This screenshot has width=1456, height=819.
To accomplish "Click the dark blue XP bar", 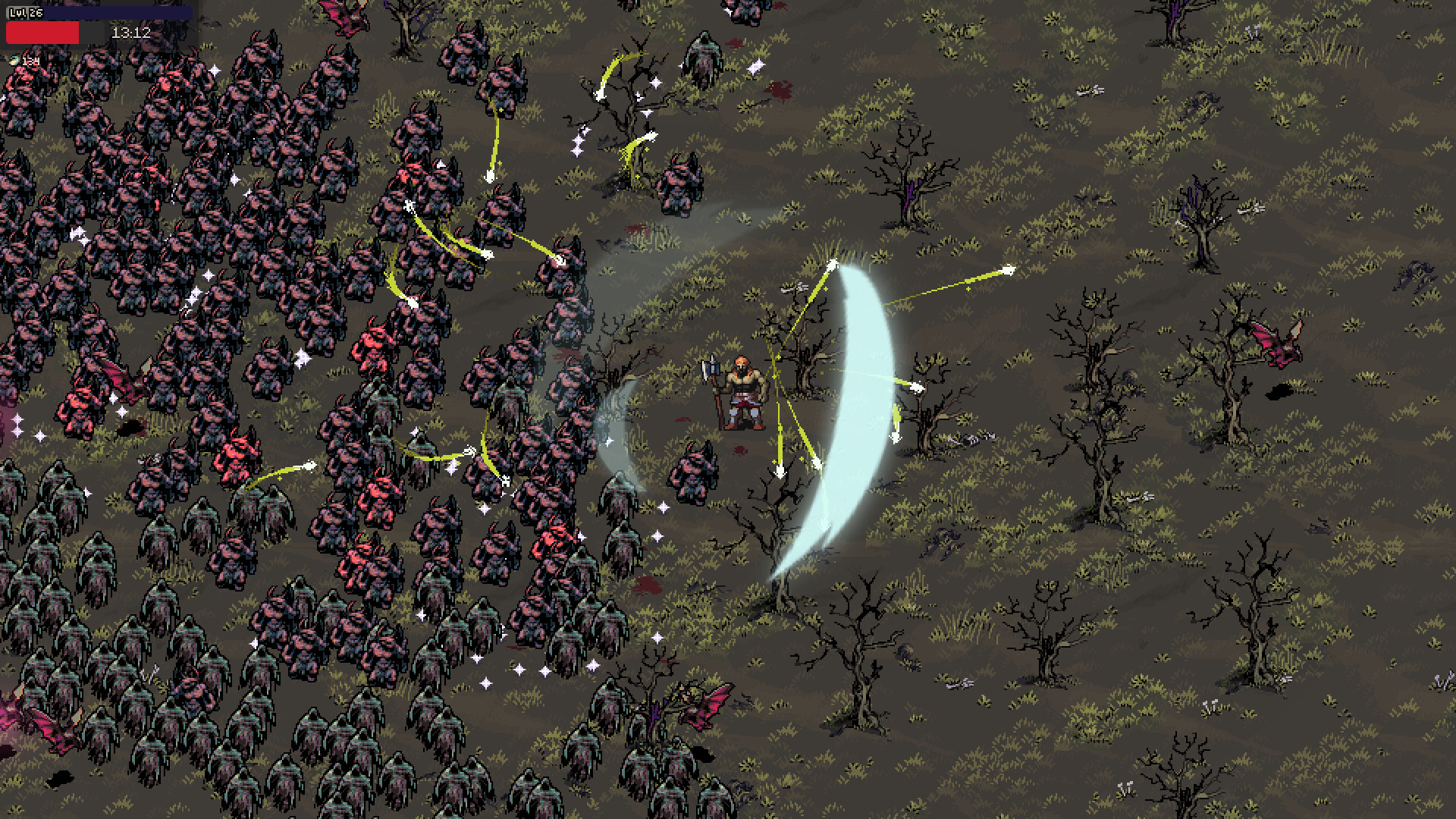I will [121, 11].
